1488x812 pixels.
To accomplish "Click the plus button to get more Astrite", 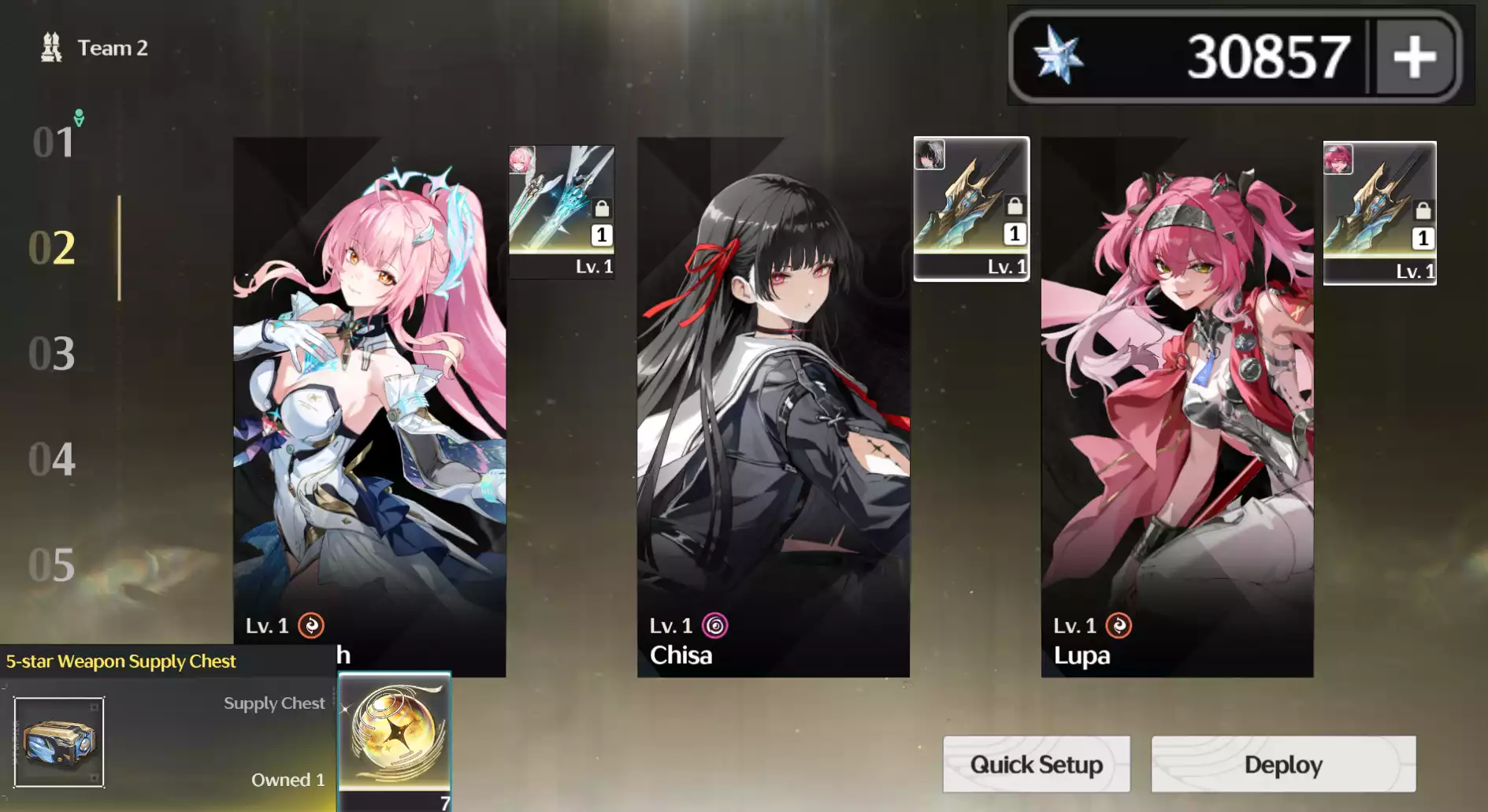I will click(1414, 55).
